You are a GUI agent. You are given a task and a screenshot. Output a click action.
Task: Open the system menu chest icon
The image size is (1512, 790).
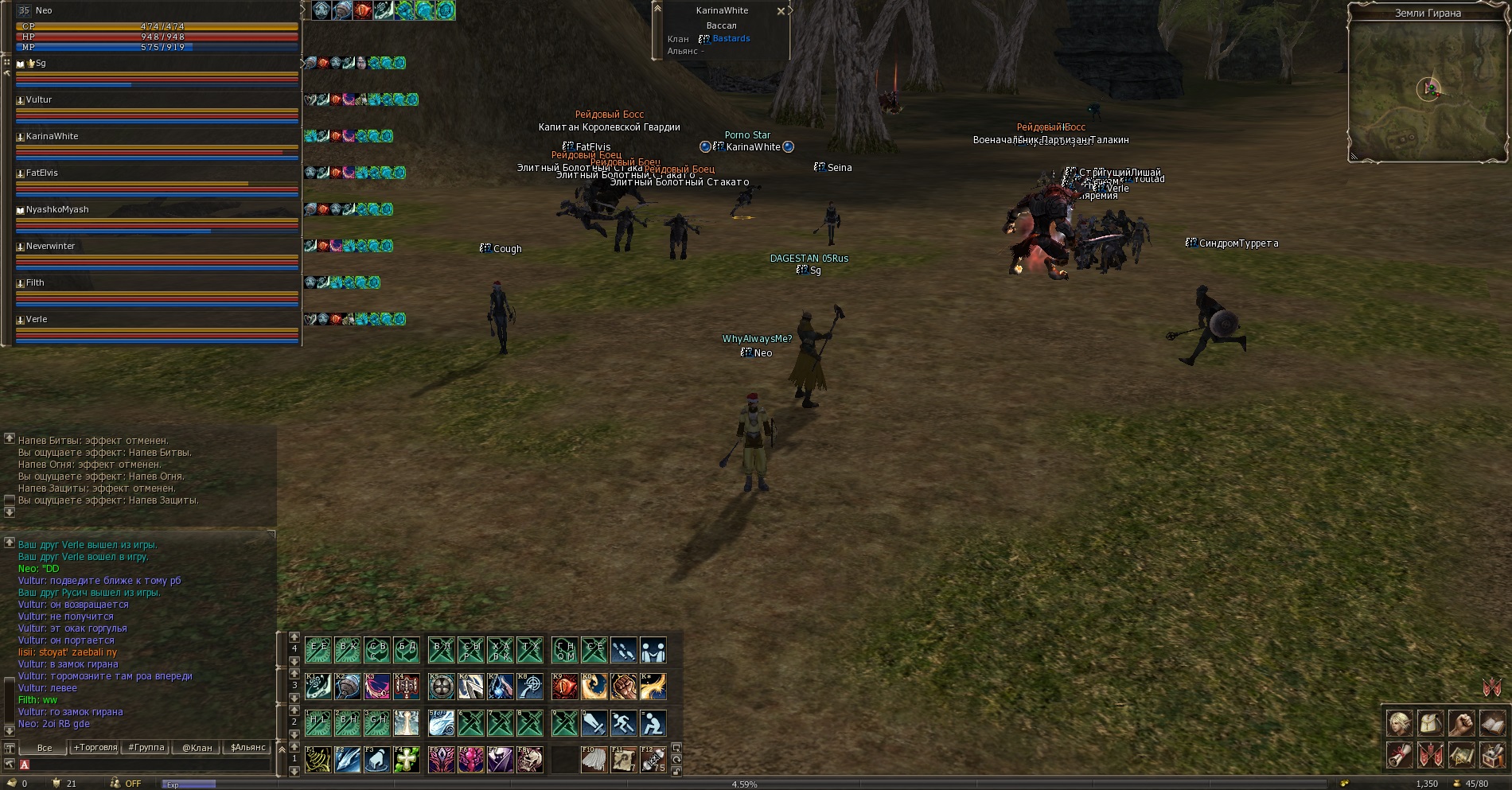1492,754
